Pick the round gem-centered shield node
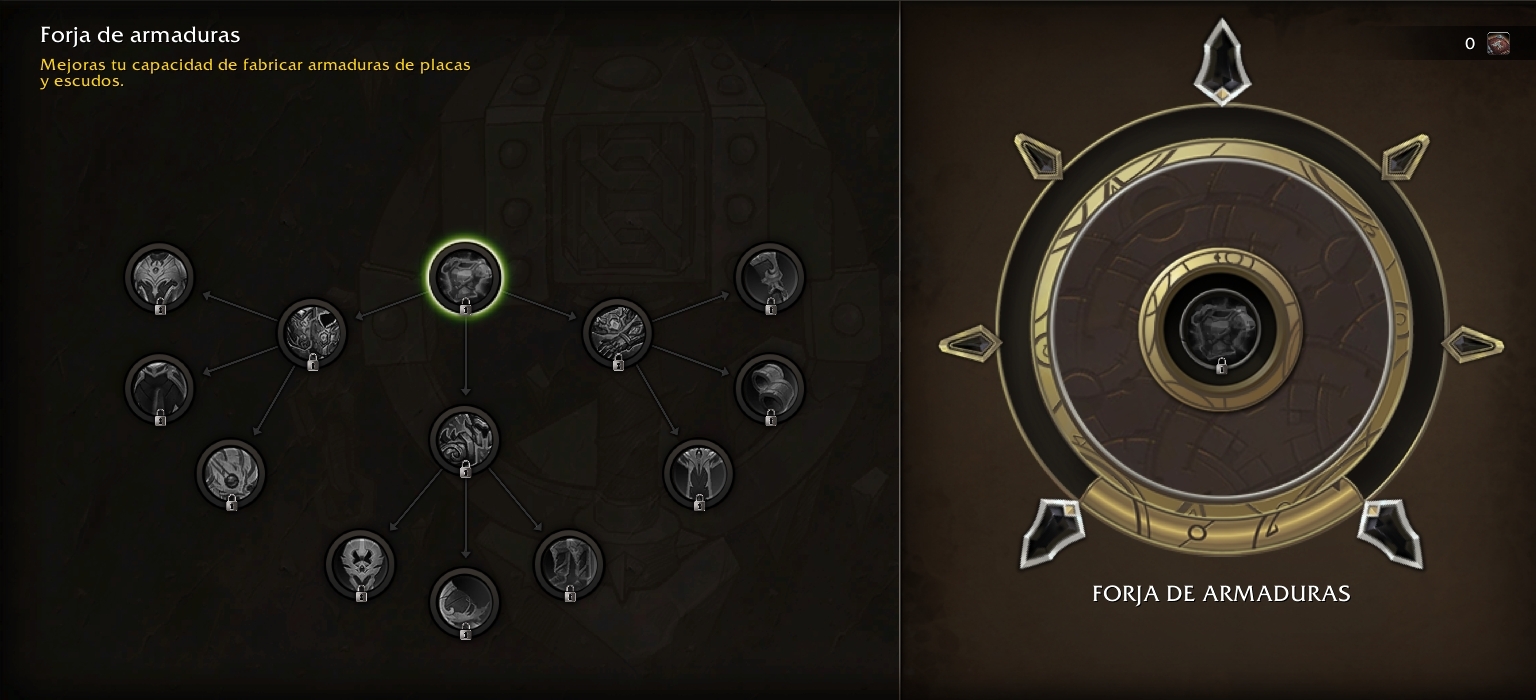The width and height of the screenshot is (1536, 700). coord(231,473)
